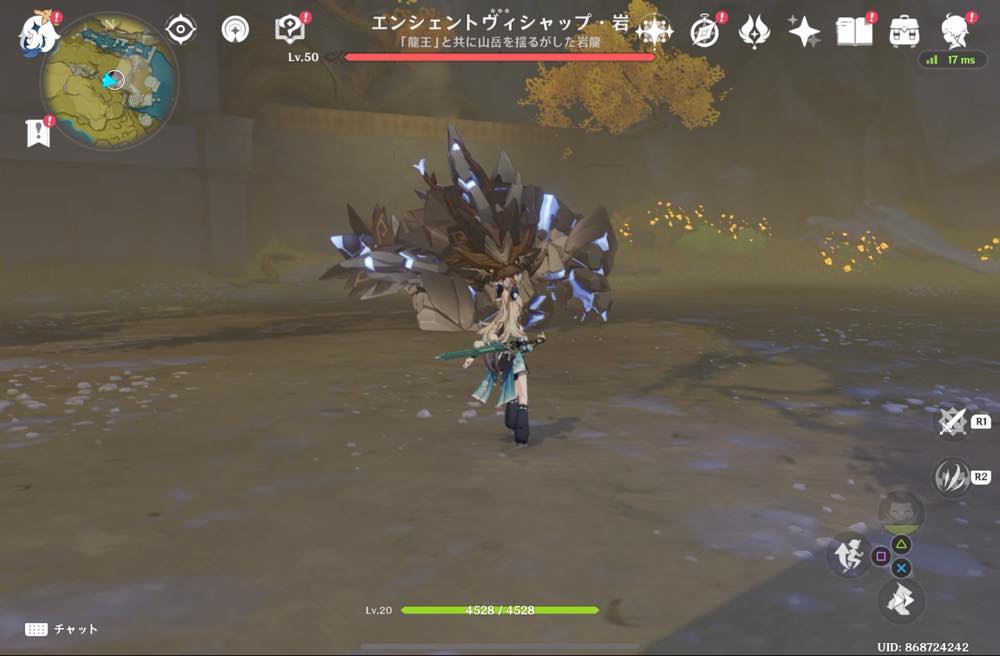Open the star events icon
Image resolution: width=1000 pixels, height=656 pixels.
pos(804,32)
